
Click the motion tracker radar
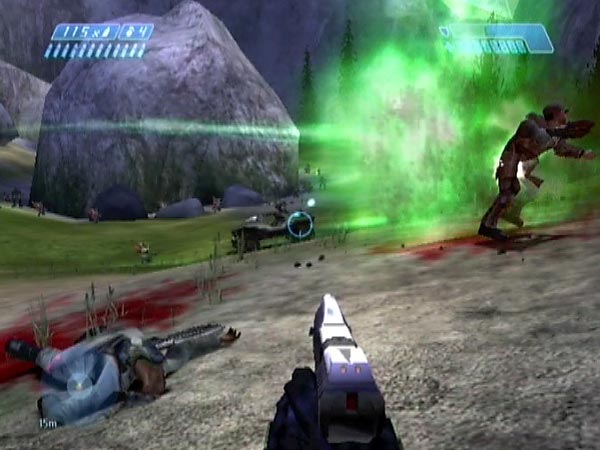tap(77, 383)
